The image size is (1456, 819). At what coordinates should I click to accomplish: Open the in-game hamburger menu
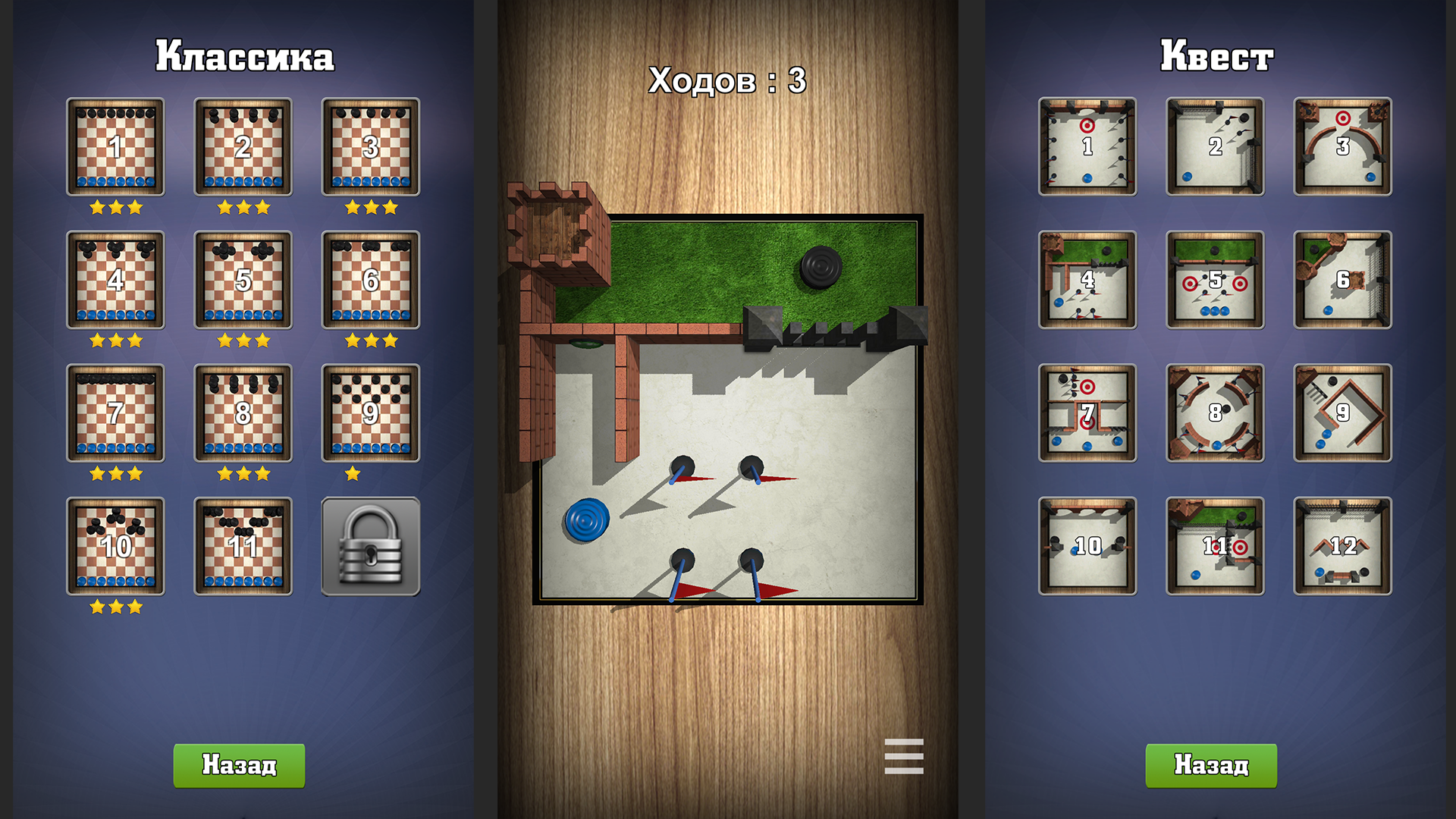coord(903,755)
